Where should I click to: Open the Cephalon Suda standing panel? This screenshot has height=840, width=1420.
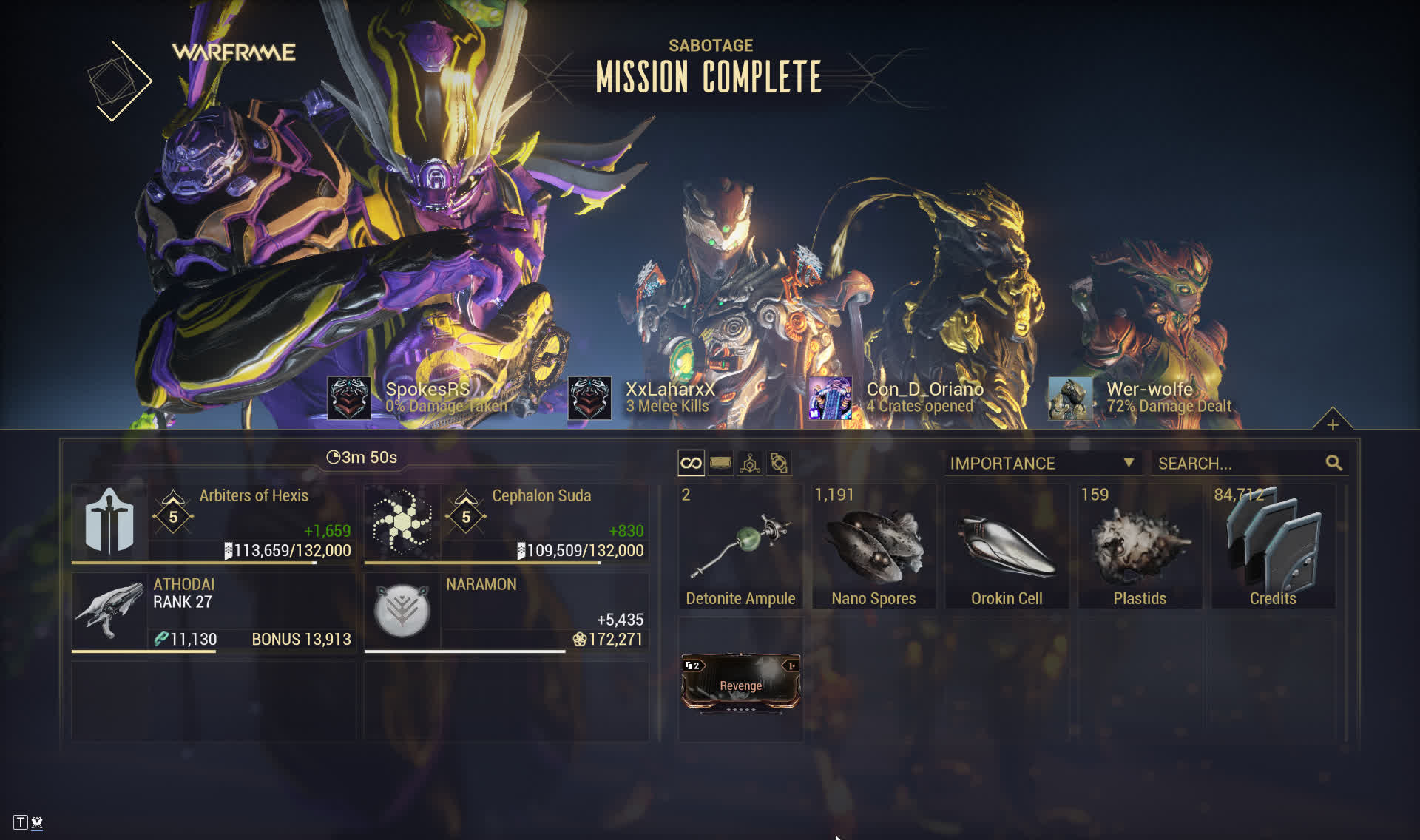pyautogui.click(x=506, y=524)
